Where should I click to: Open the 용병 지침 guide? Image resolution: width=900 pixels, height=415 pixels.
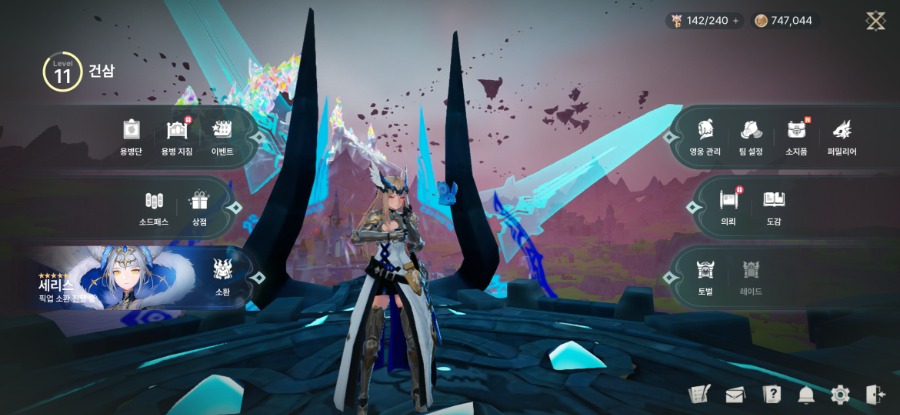177,136
